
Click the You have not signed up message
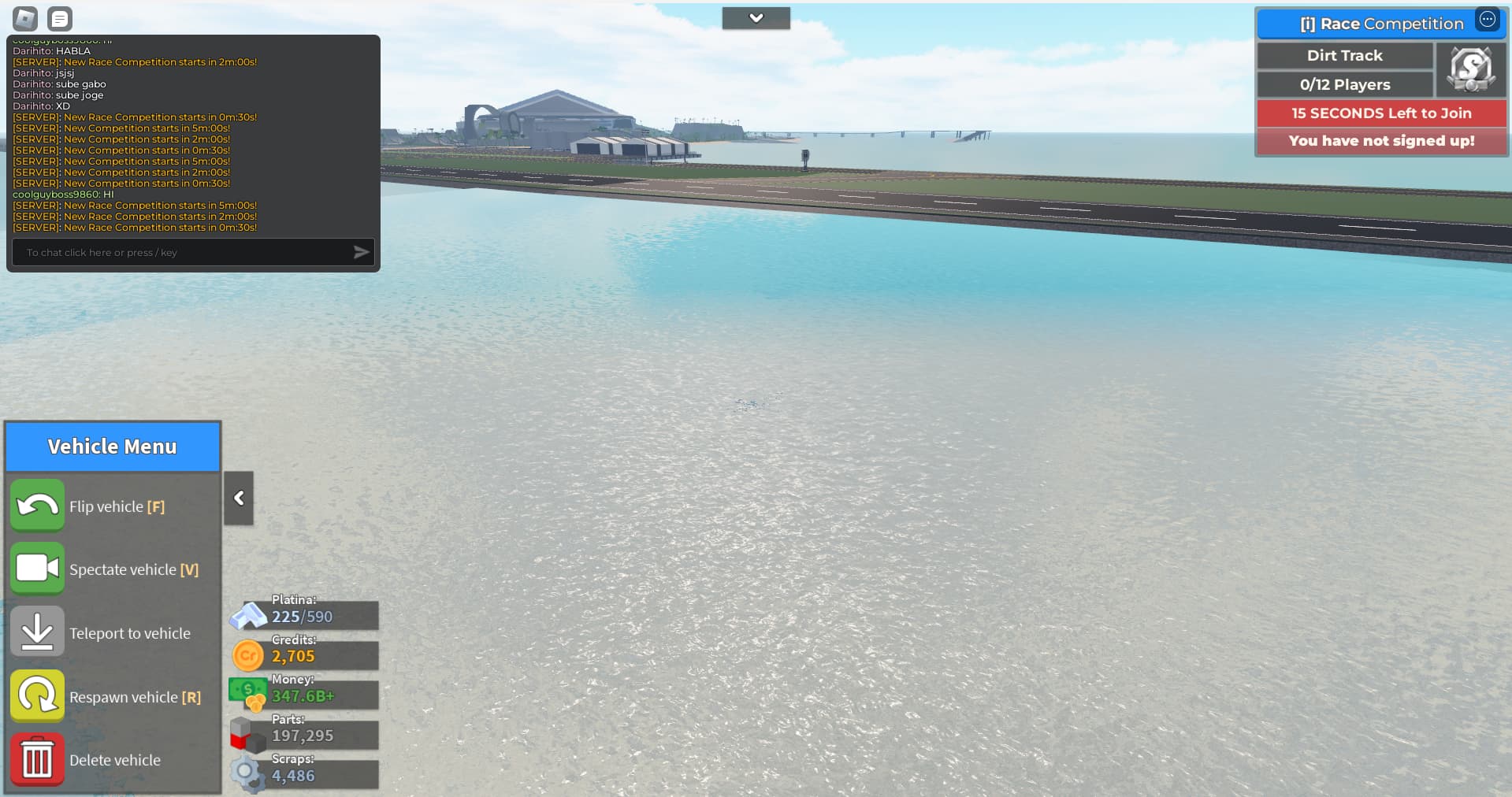click(x=1380, y=141)
